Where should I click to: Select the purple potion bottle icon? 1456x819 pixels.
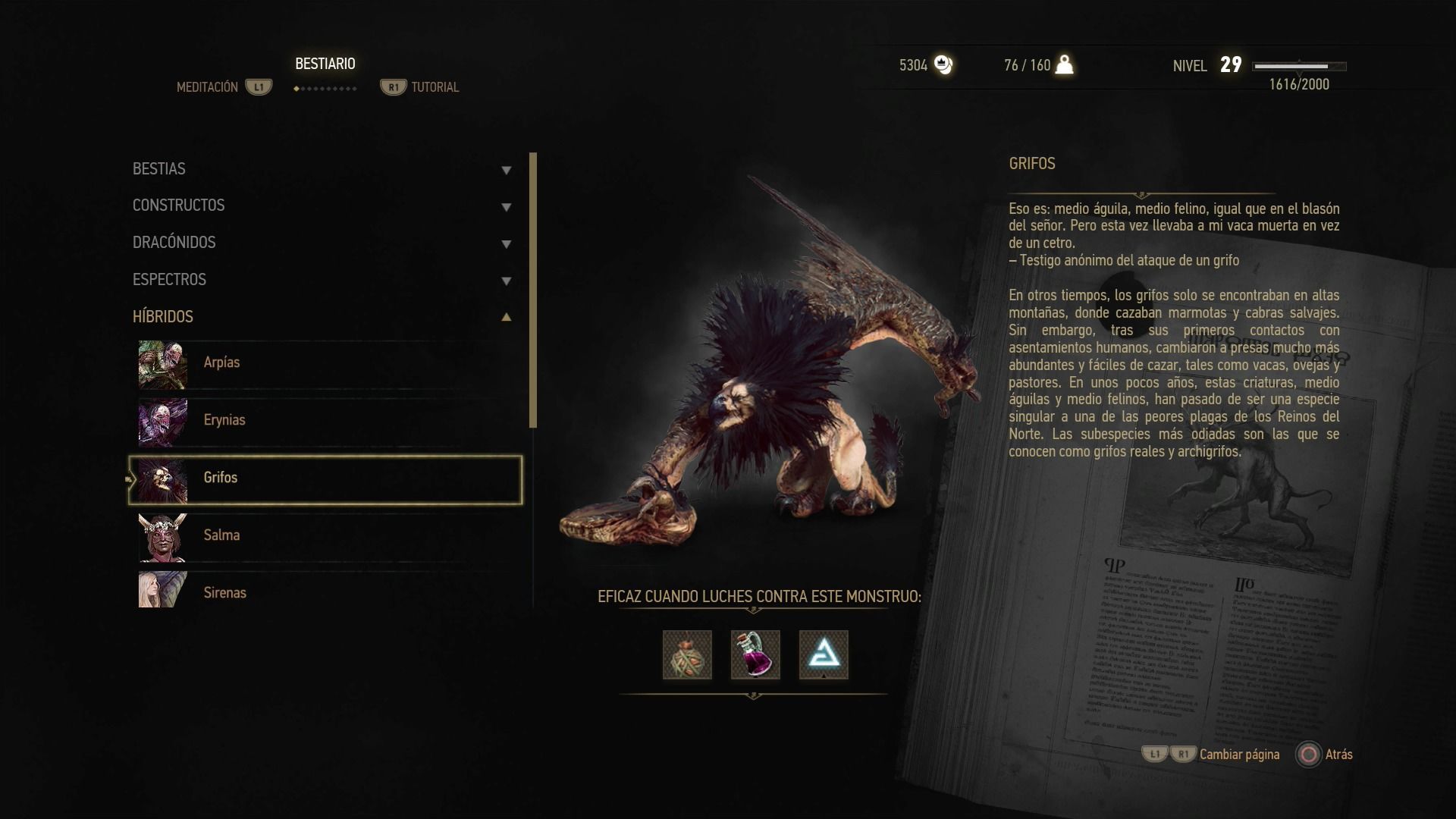coord(755,654)
